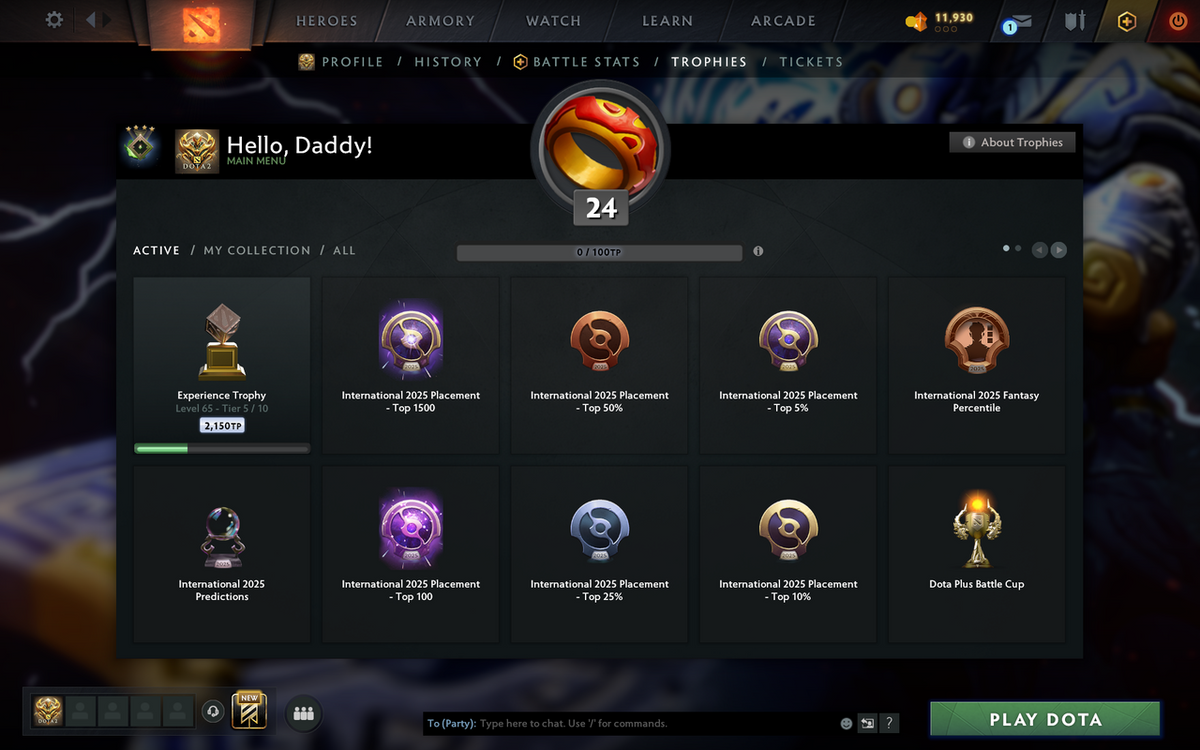
Task: Go to the next trophy page arrow
Action: tap(1058, 250)
